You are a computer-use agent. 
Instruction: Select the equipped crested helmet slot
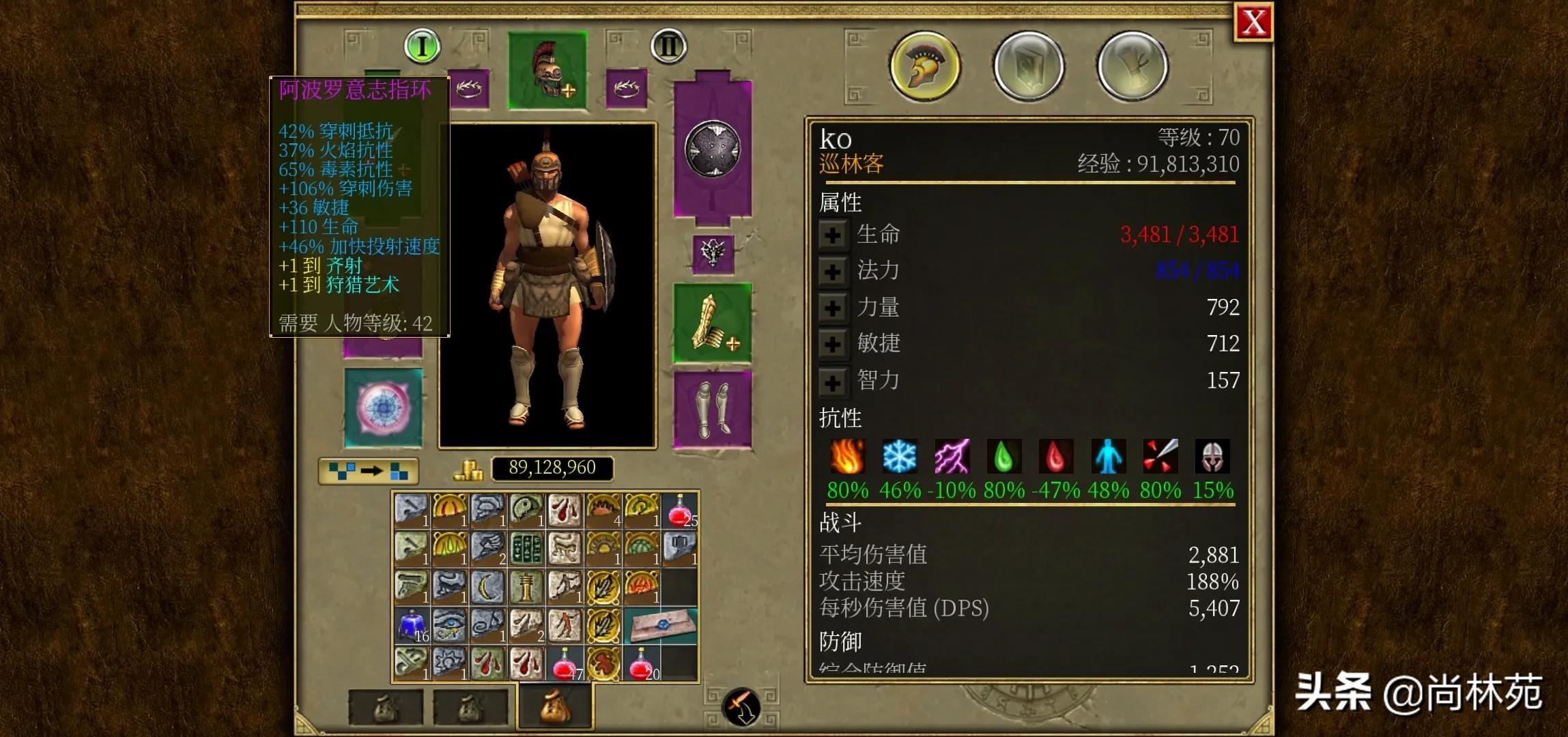[x=547, y=70]
